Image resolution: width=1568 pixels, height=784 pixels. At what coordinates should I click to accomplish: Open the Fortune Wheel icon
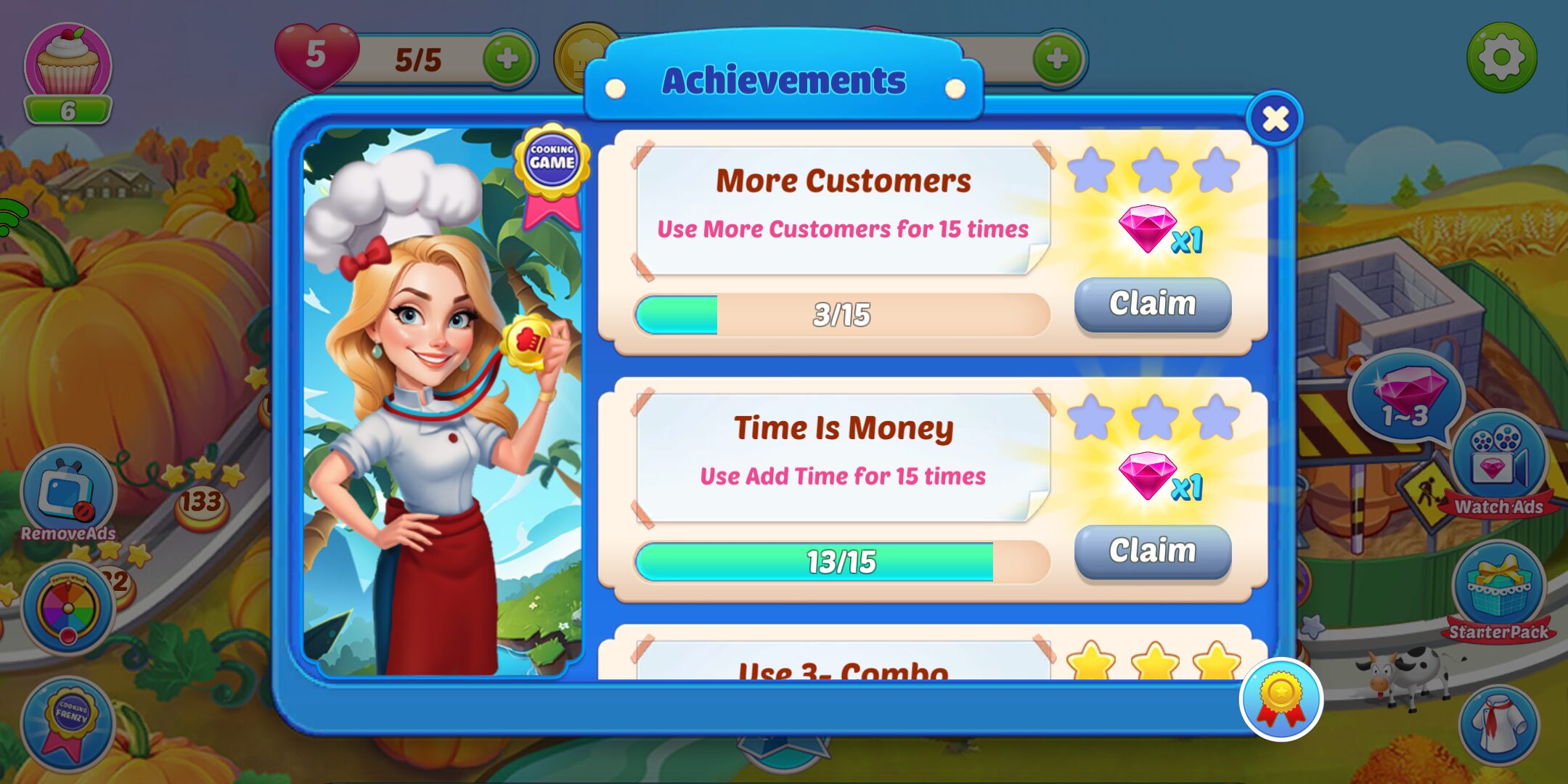(69, 608)
